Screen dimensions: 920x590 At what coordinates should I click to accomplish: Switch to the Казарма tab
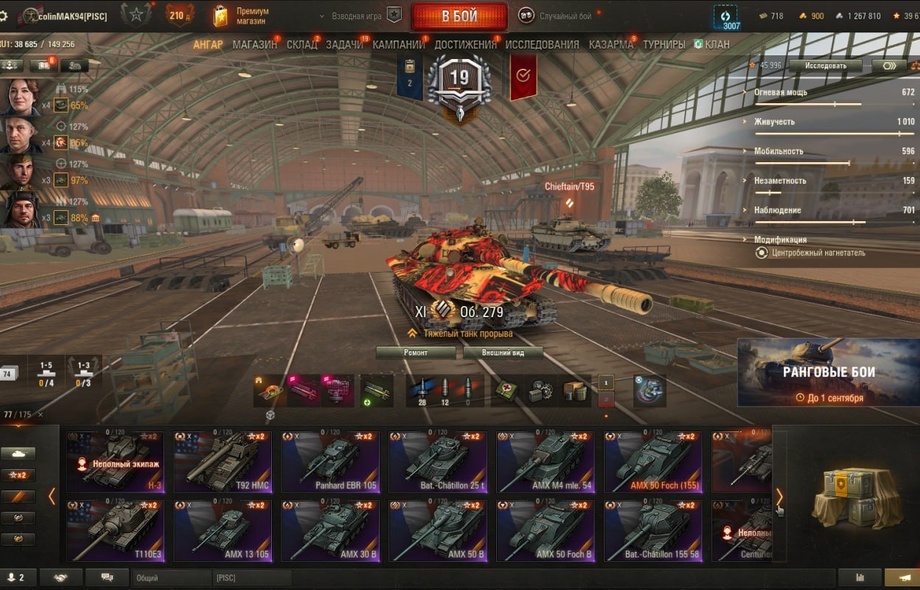(x=610, y=45)
